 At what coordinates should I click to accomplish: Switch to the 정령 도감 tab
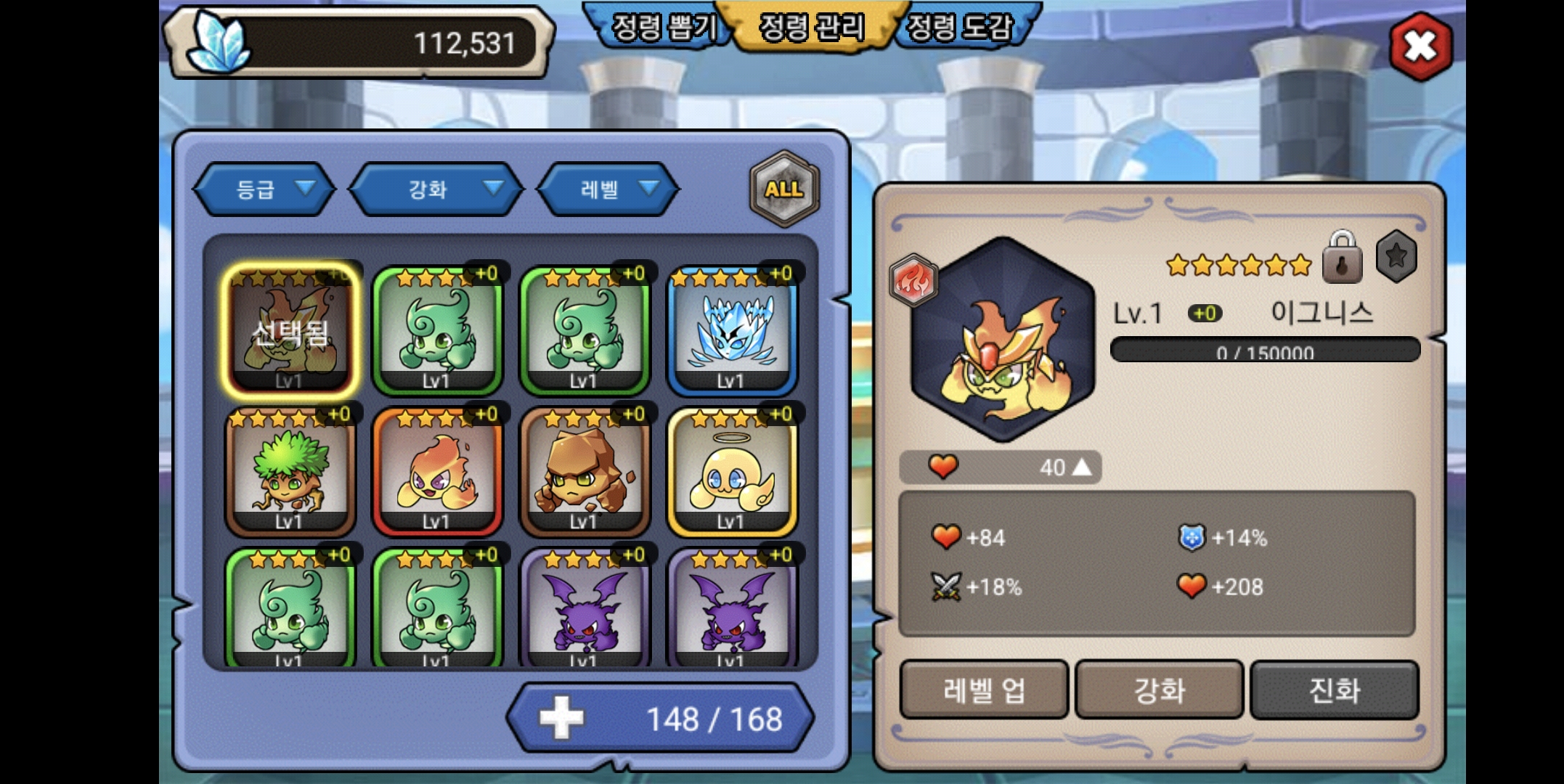[x=960, y=28]
